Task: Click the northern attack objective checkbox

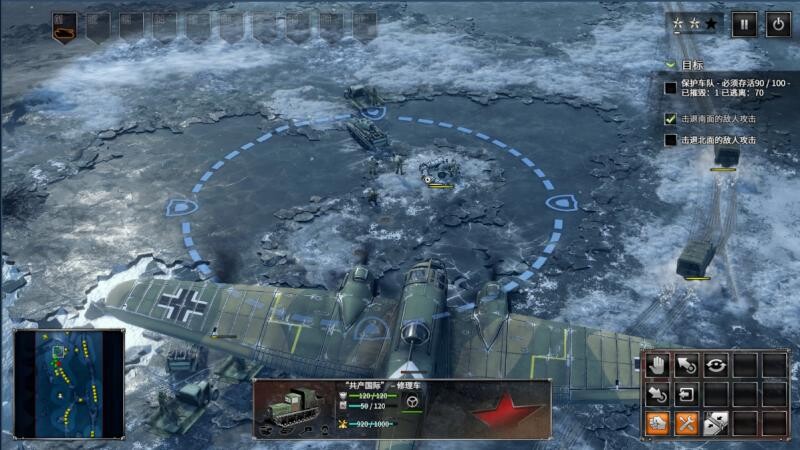Action: click(671, 141)
